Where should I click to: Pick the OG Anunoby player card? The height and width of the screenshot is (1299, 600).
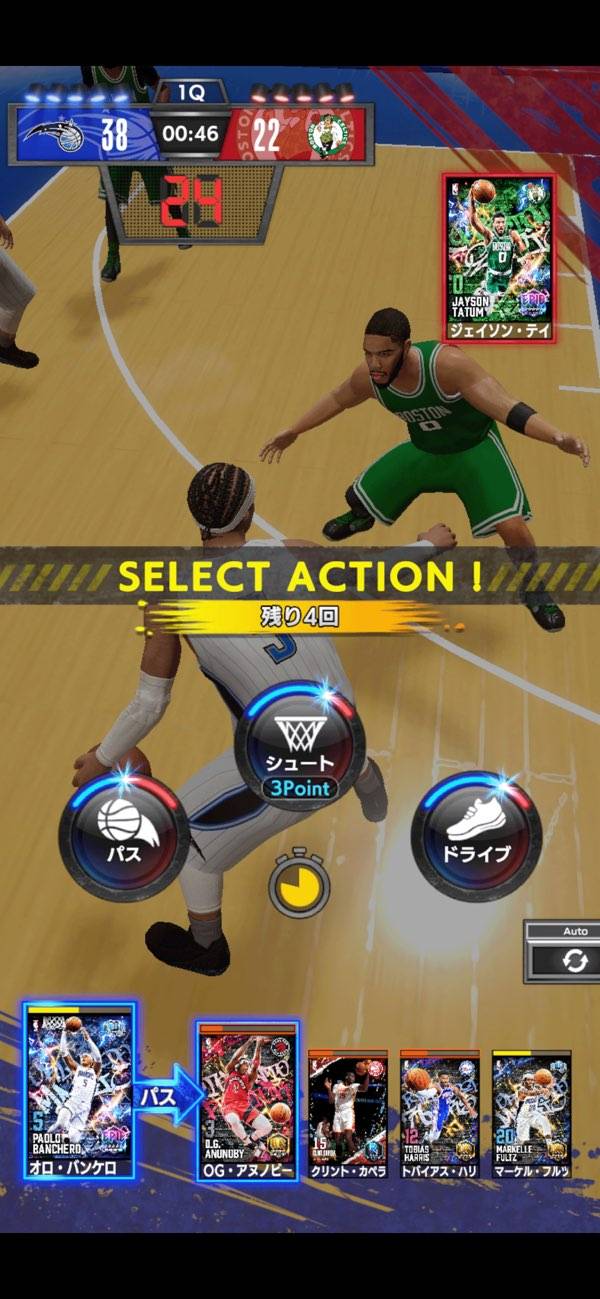(248, 1100)
